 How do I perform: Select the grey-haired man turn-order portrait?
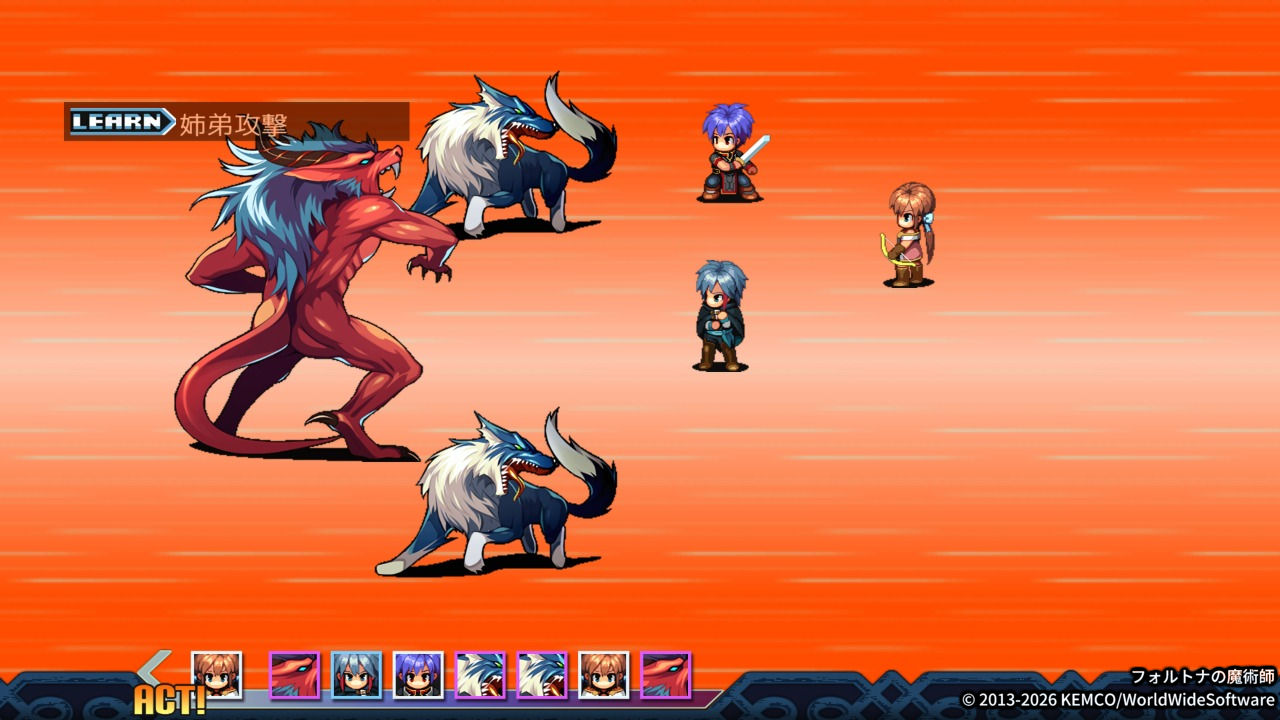[x=356, y=675]
